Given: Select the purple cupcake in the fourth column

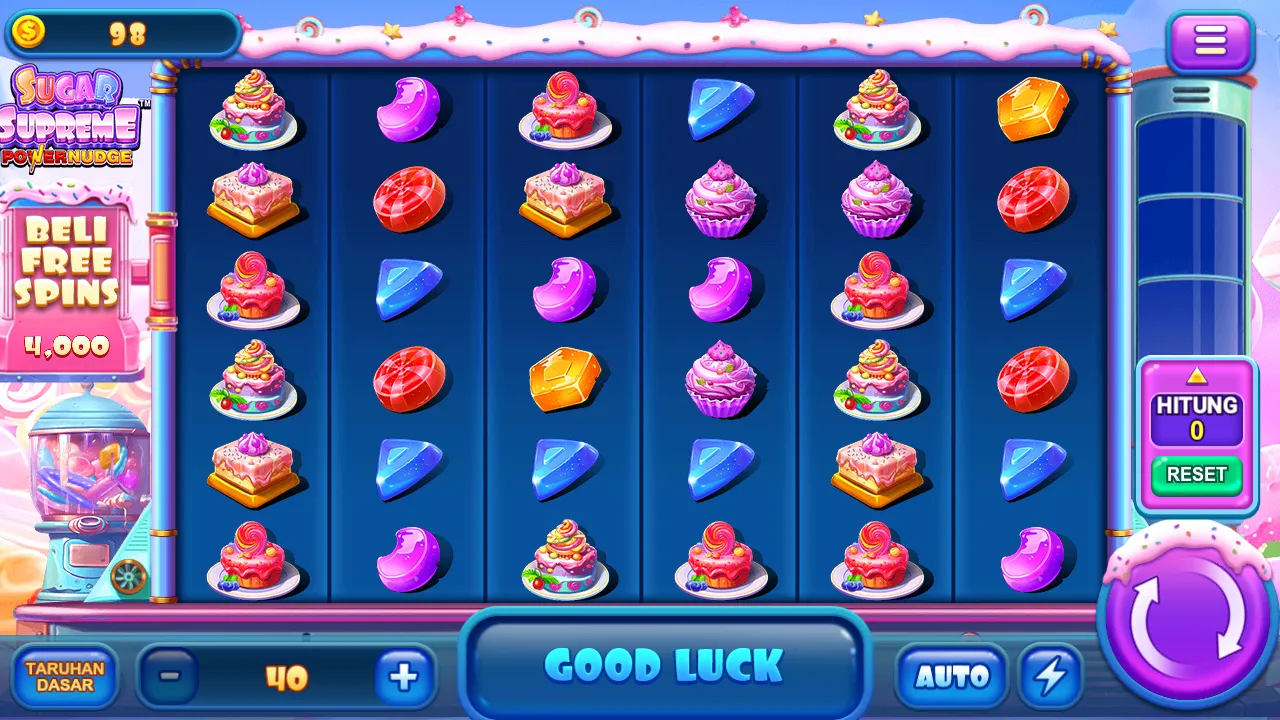Looking at the screenshot, I should [x=722, y=197].
